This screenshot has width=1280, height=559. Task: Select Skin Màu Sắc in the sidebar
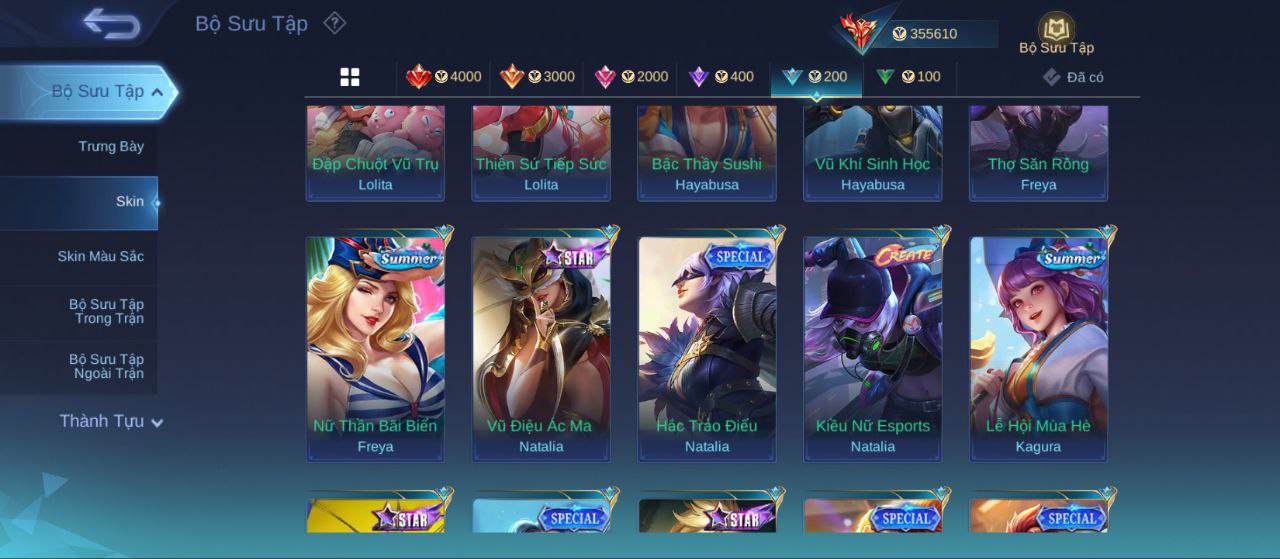coord(100,257)
